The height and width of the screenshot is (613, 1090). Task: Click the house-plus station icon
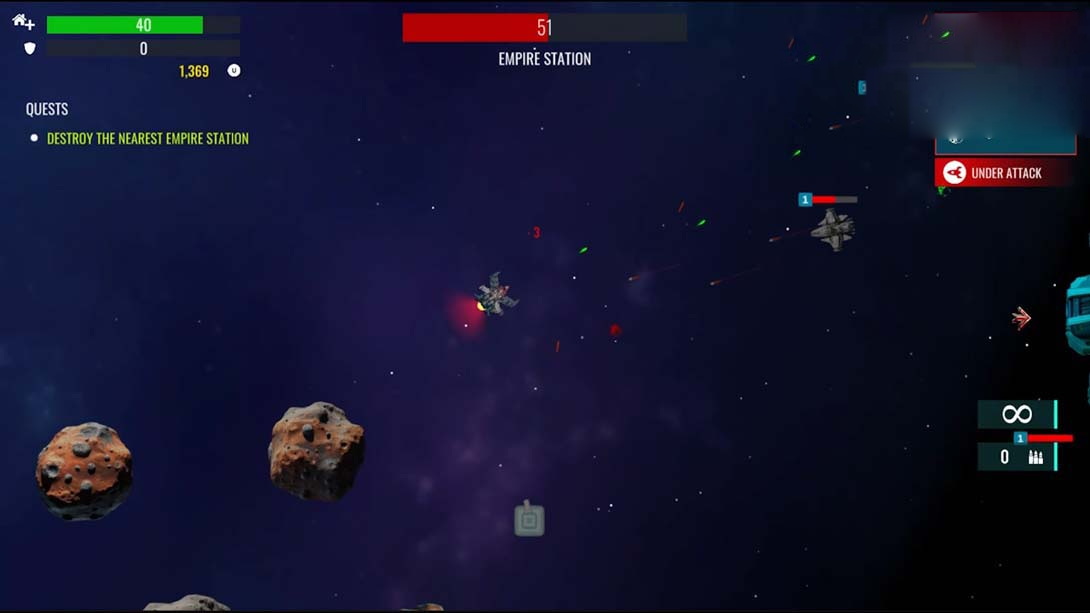(x=23, y=22)
